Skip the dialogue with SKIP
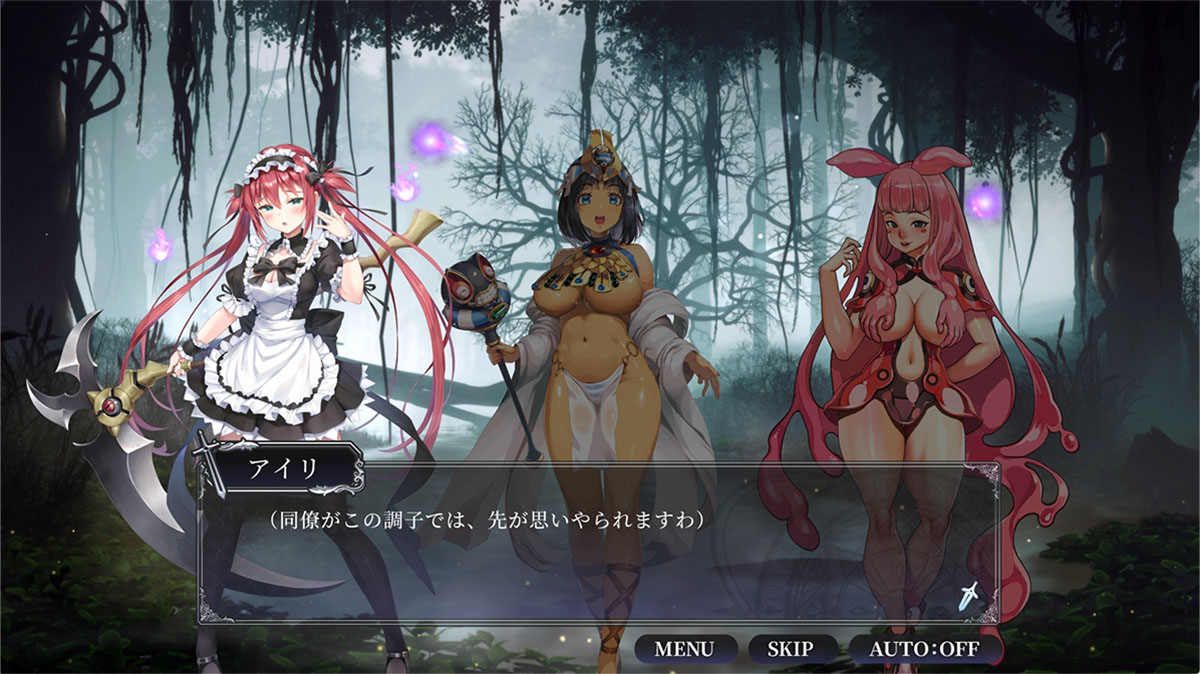 click(x=790, y=648)
